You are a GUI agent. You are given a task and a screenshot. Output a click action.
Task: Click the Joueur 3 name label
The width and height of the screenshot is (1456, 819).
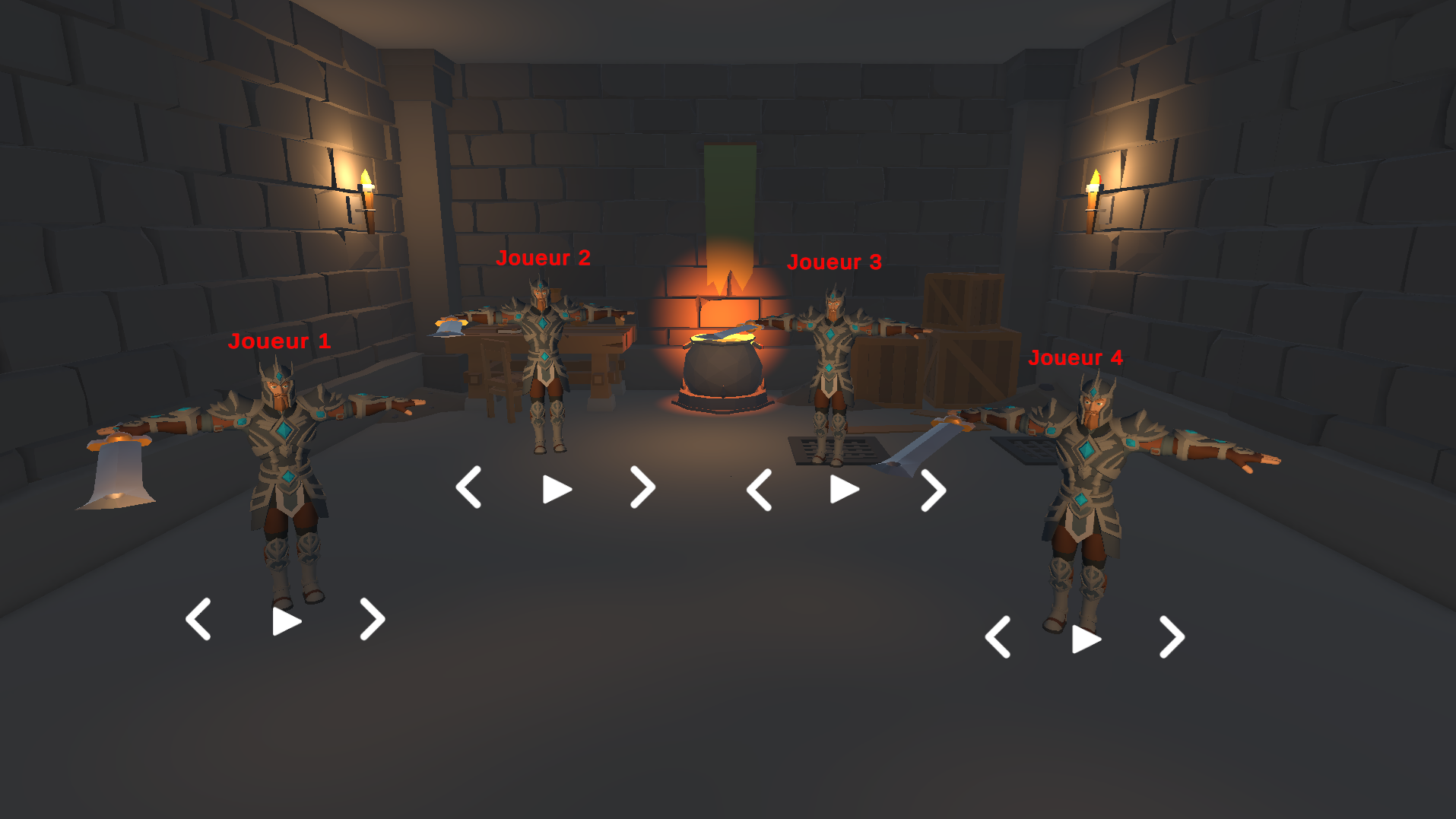point(835,262)
